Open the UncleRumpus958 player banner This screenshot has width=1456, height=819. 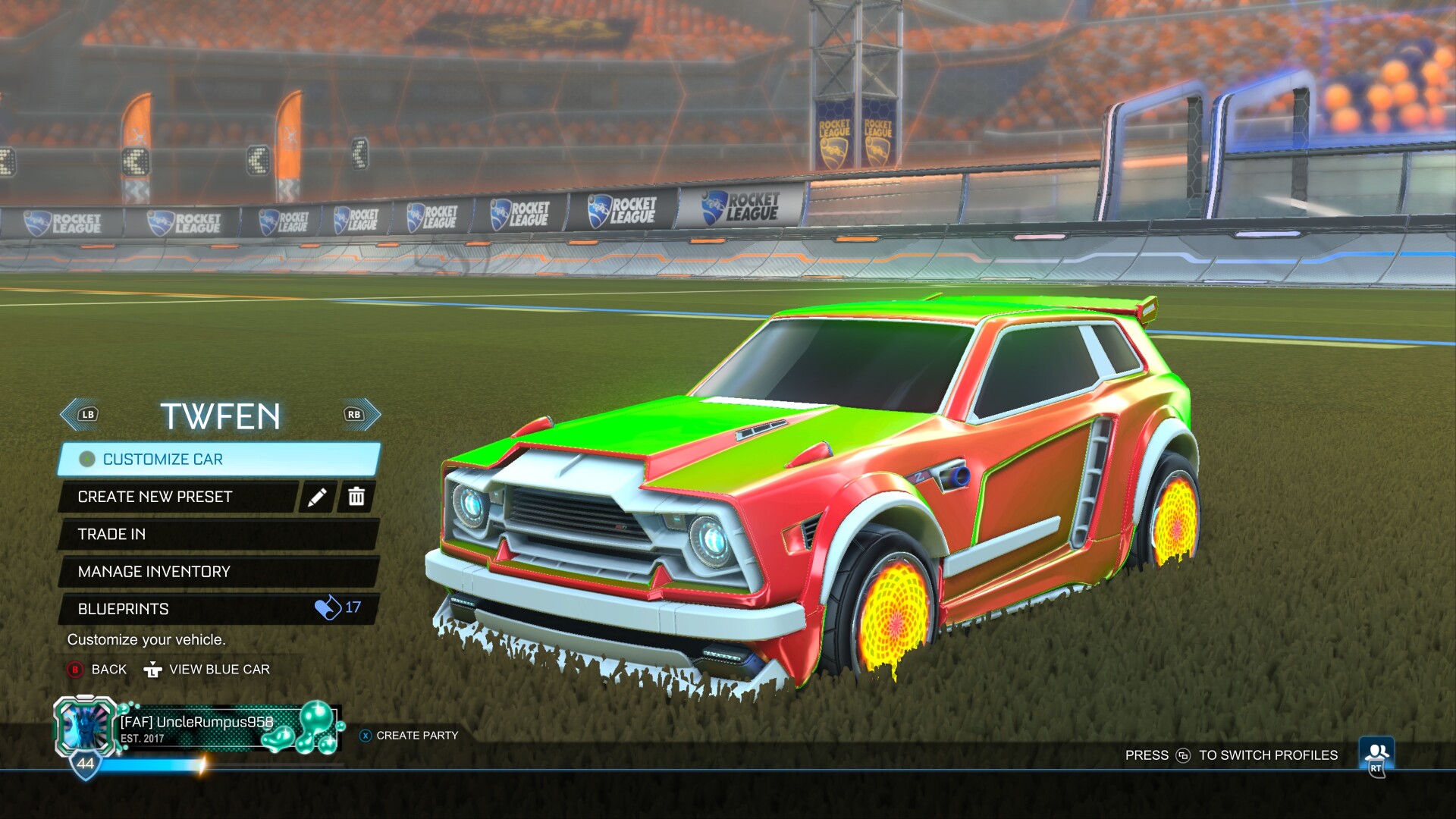pyautogui.click(x=199, y=730)
